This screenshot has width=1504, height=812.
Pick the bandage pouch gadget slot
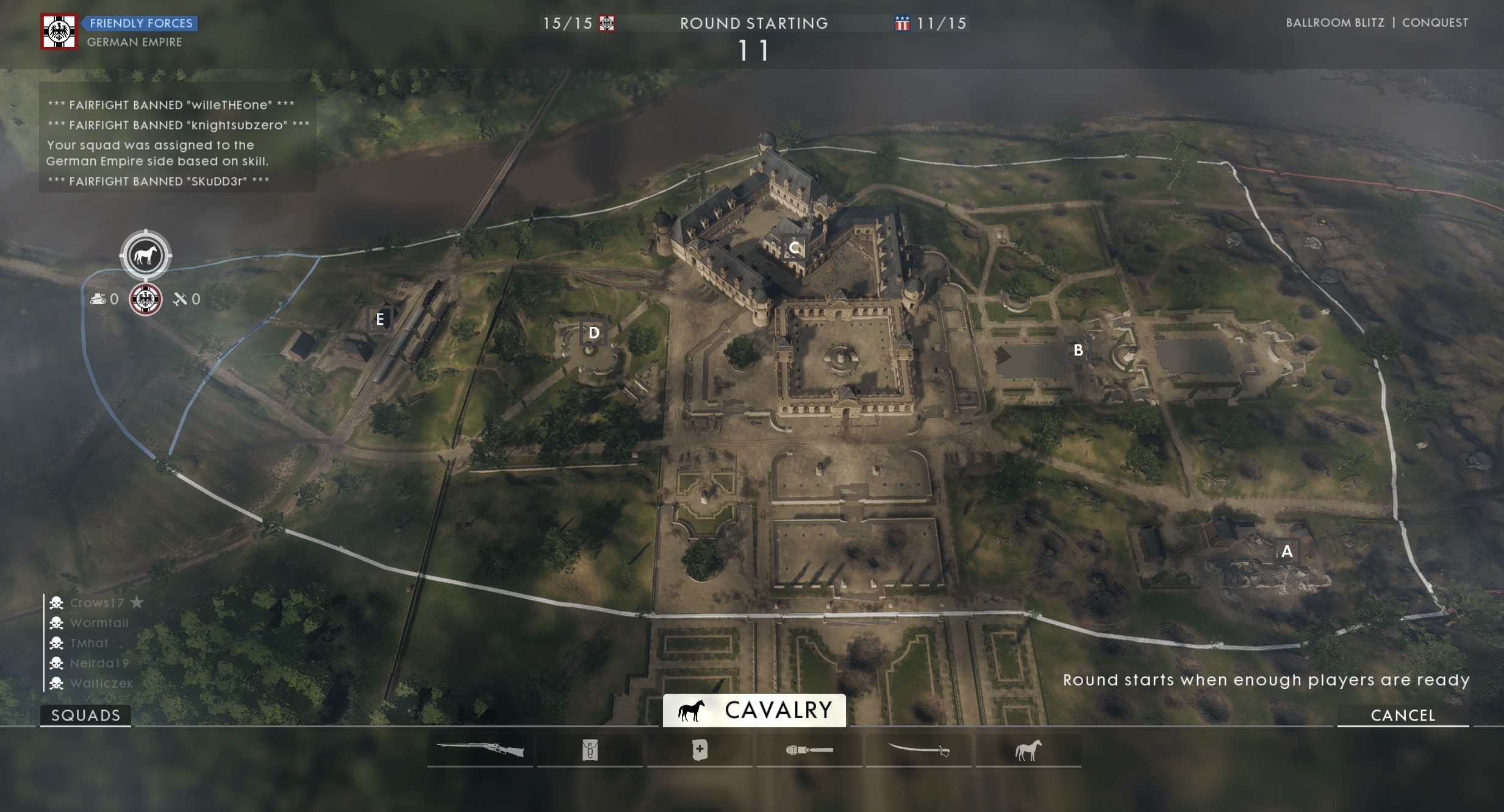click(700, 750)
